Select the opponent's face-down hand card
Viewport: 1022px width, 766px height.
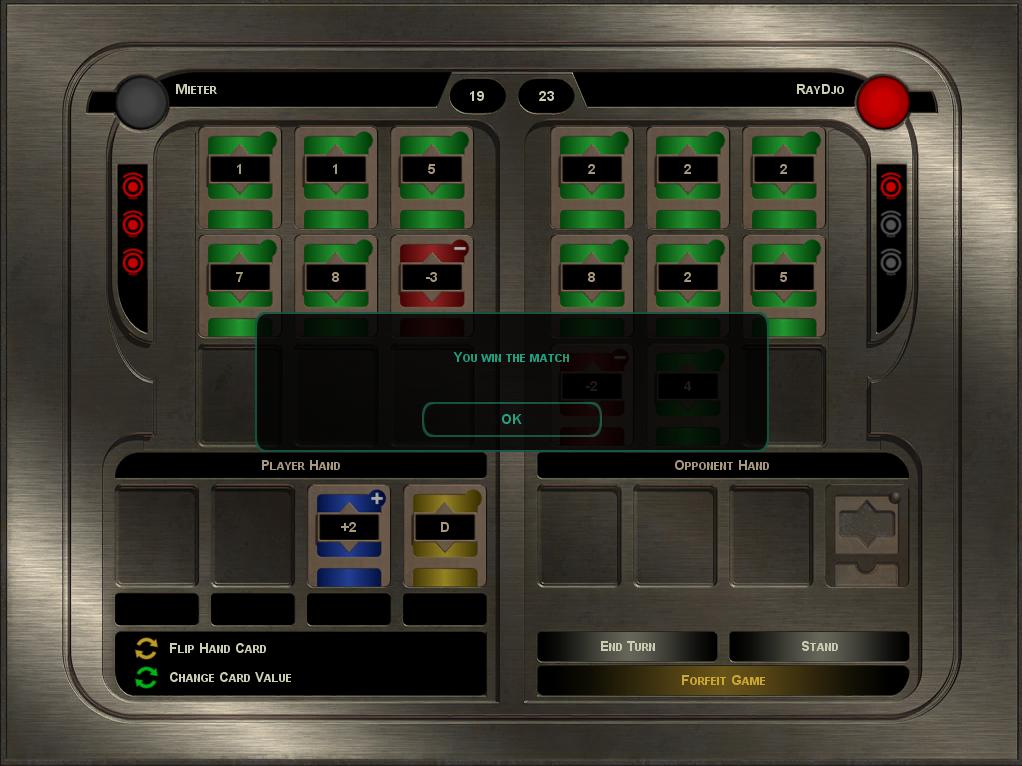pyautogui.click(x=867, y=535)
